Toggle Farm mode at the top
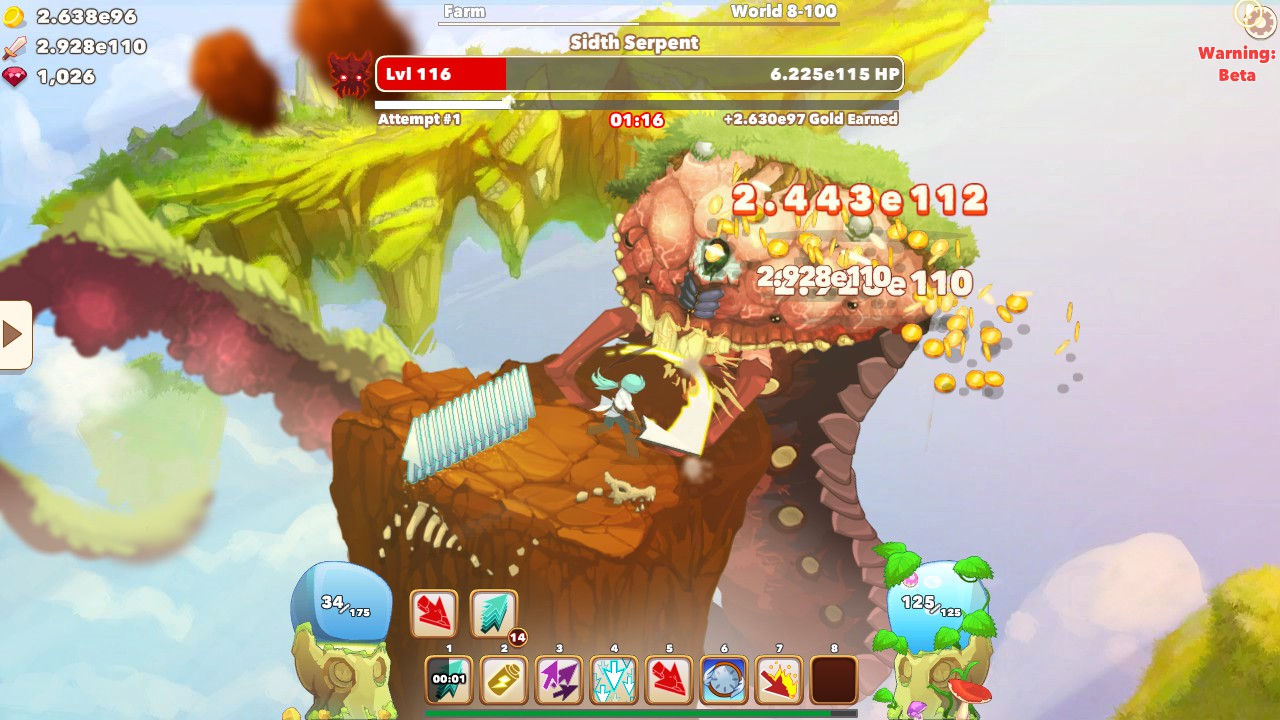 [x=464, y=12]
